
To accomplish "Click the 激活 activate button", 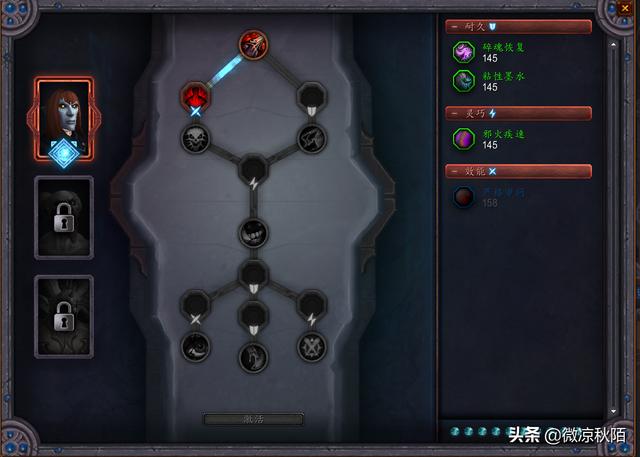I will pos(254,419).
